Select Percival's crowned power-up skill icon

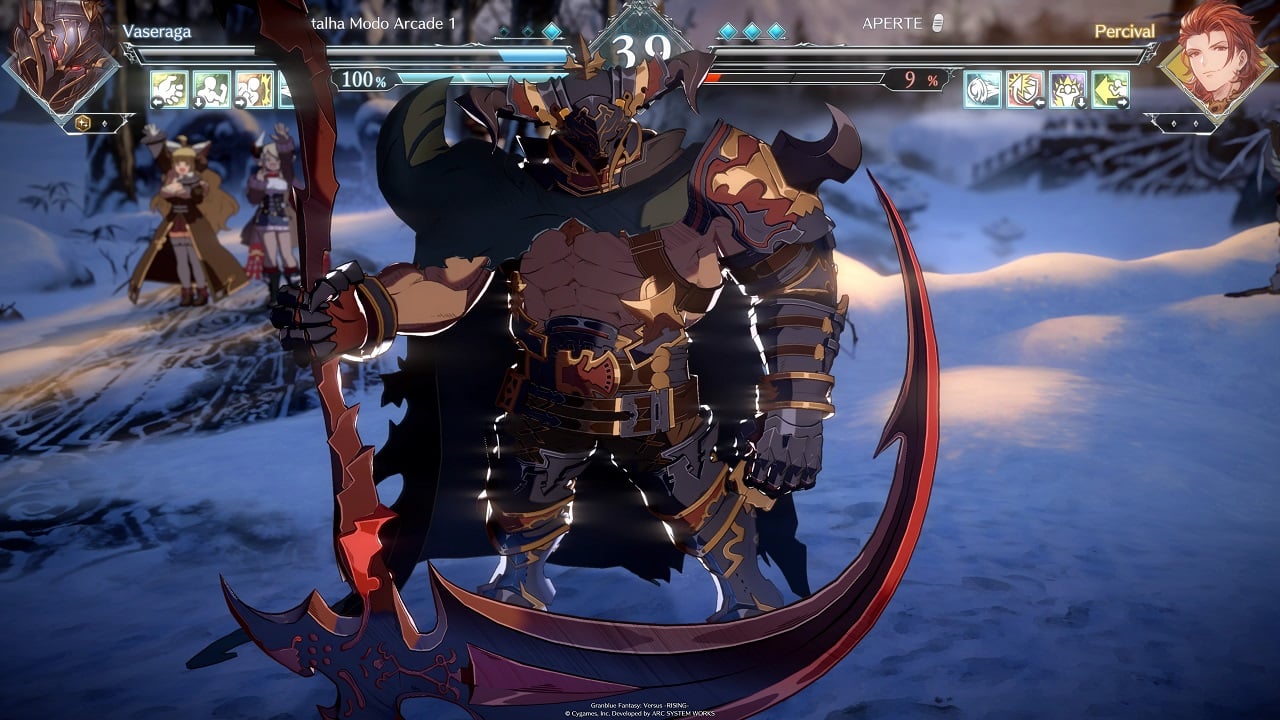point(1068,89)
